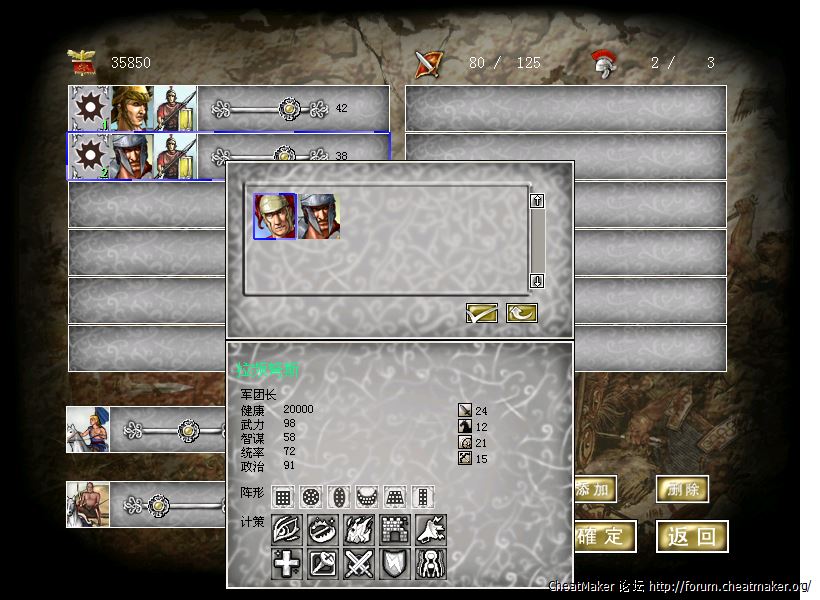This screenshot has height=600, width=820.
Task: Pick the eye stratagem icon
Action: [287, 530]
